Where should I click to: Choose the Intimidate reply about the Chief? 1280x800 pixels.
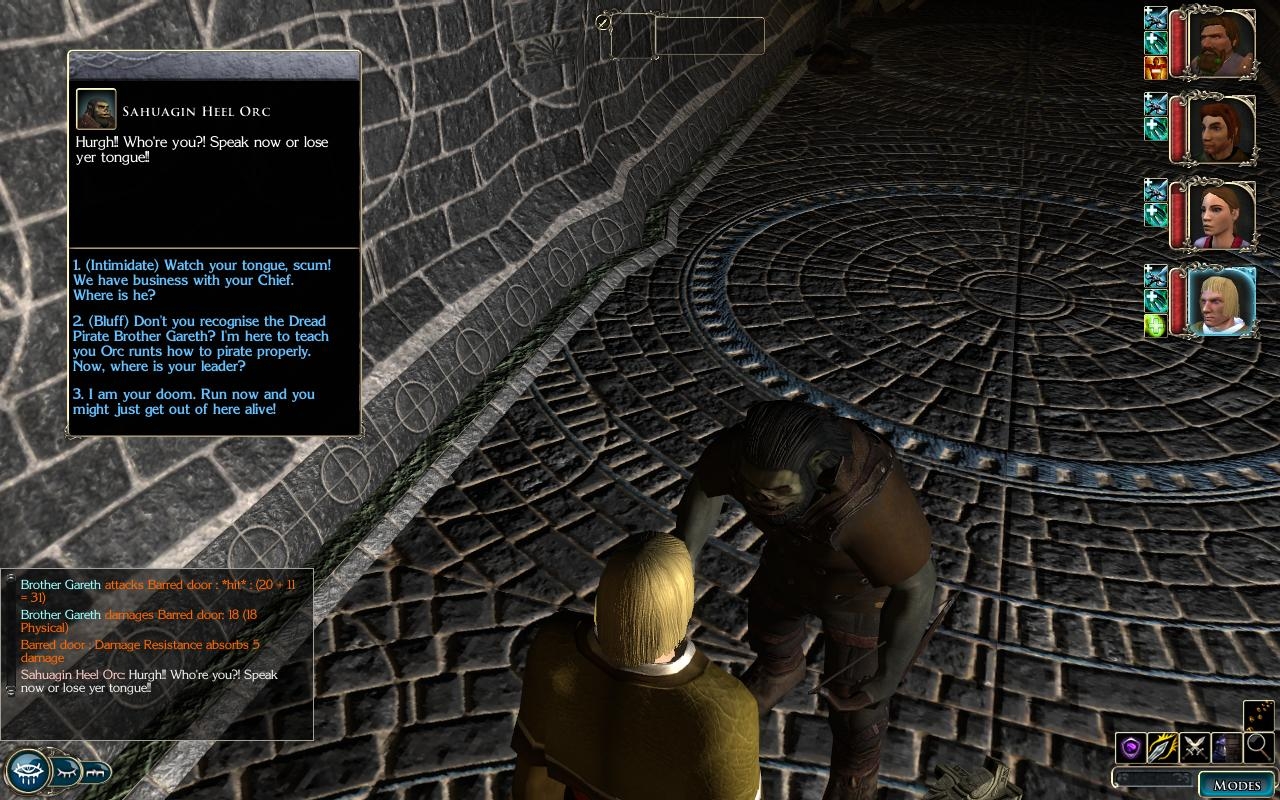click(x=202, y=280)
